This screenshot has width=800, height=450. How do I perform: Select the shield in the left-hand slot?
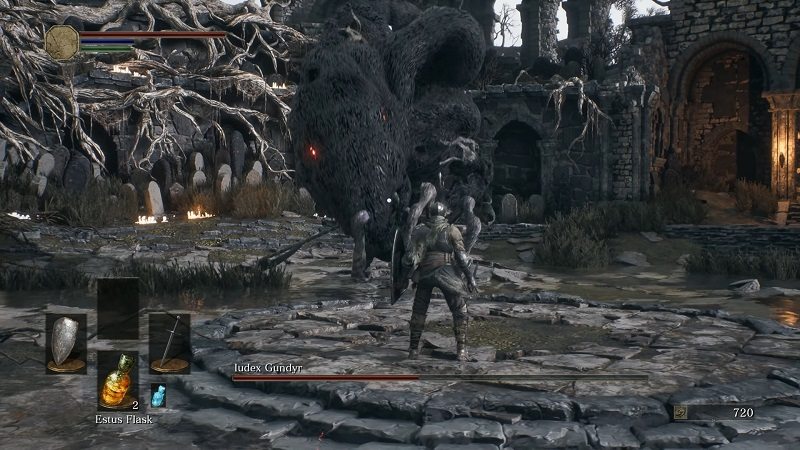66,342
